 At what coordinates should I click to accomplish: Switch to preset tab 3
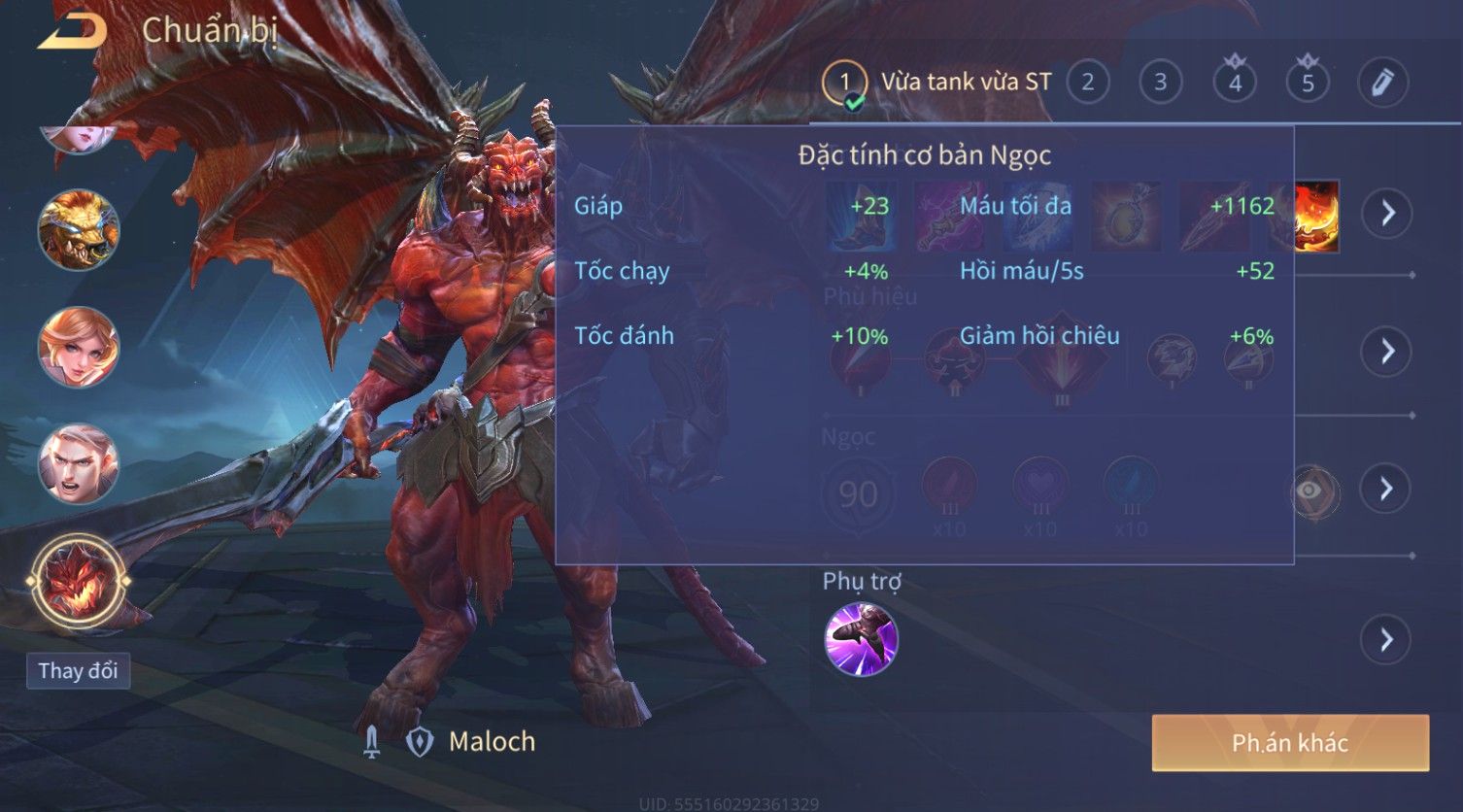(1160, 84)
